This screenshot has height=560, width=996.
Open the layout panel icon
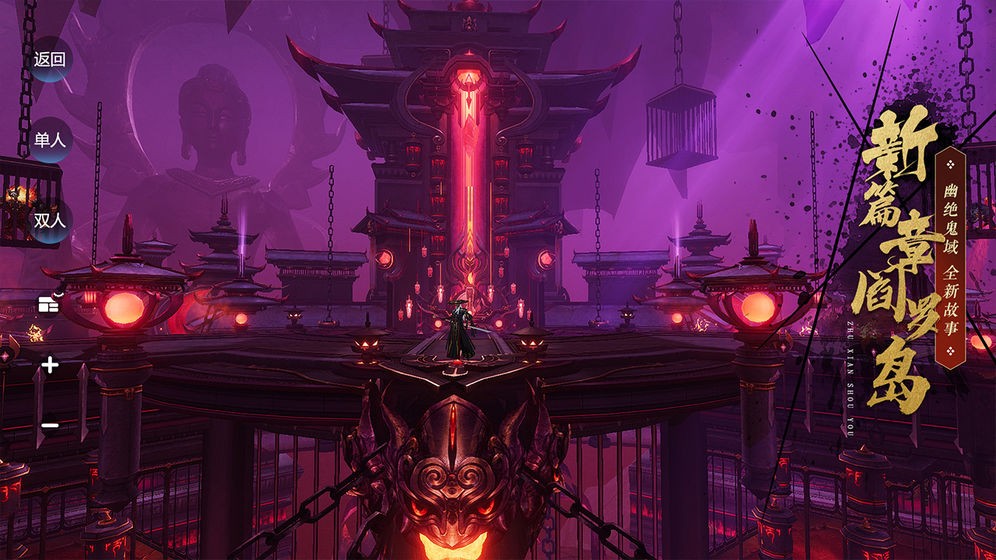tap(49, 304)
